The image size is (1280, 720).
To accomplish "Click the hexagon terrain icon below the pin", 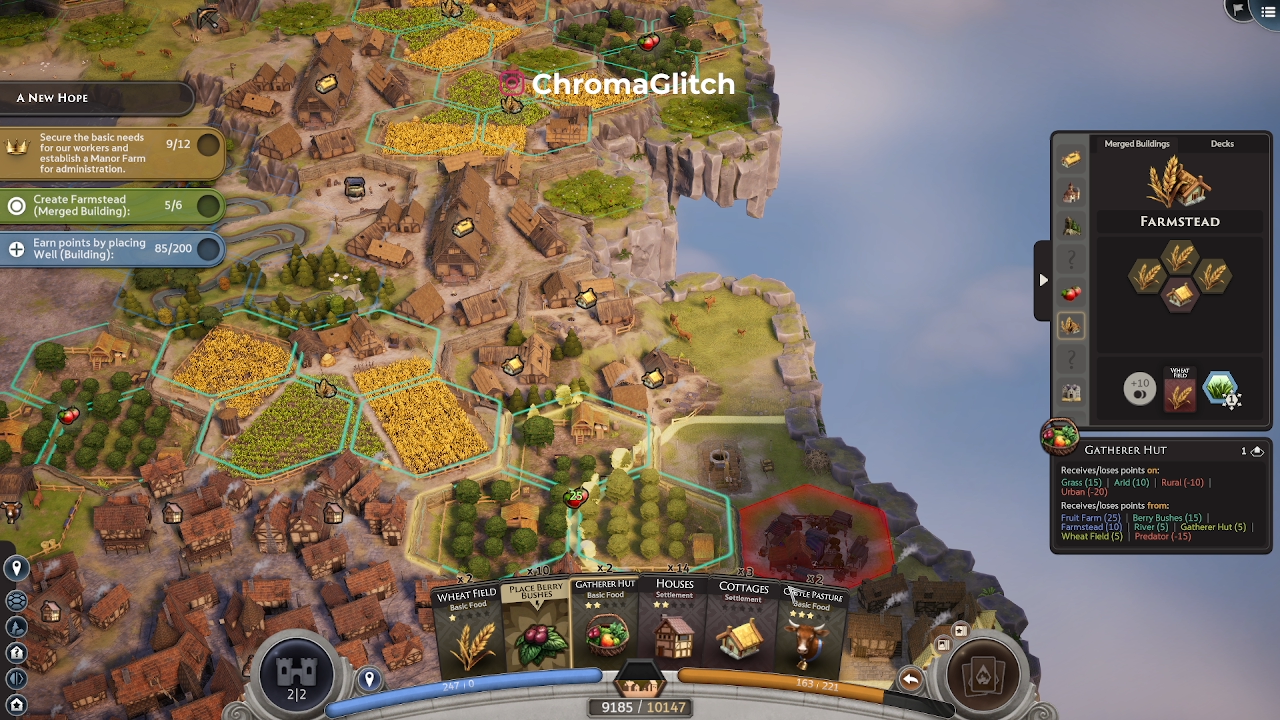I will pyautogui.click(x=16, y=600).
